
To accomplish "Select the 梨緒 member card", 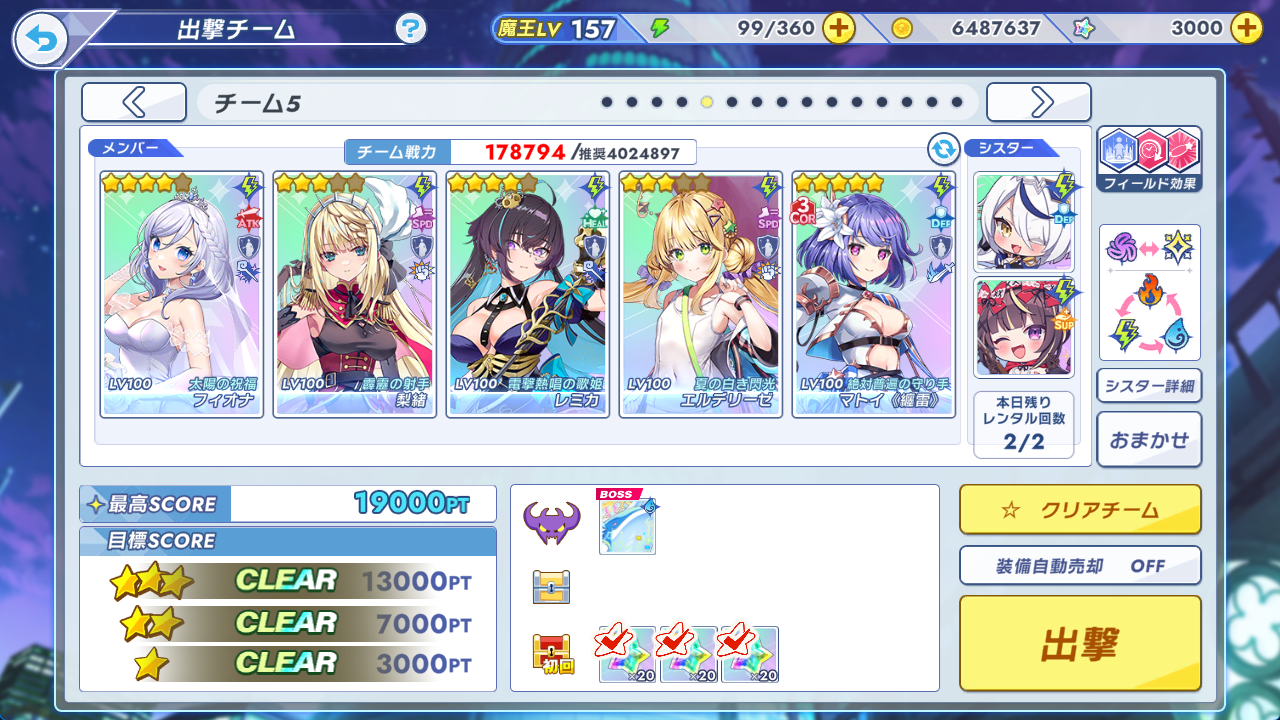I will [x=354, y=294].
